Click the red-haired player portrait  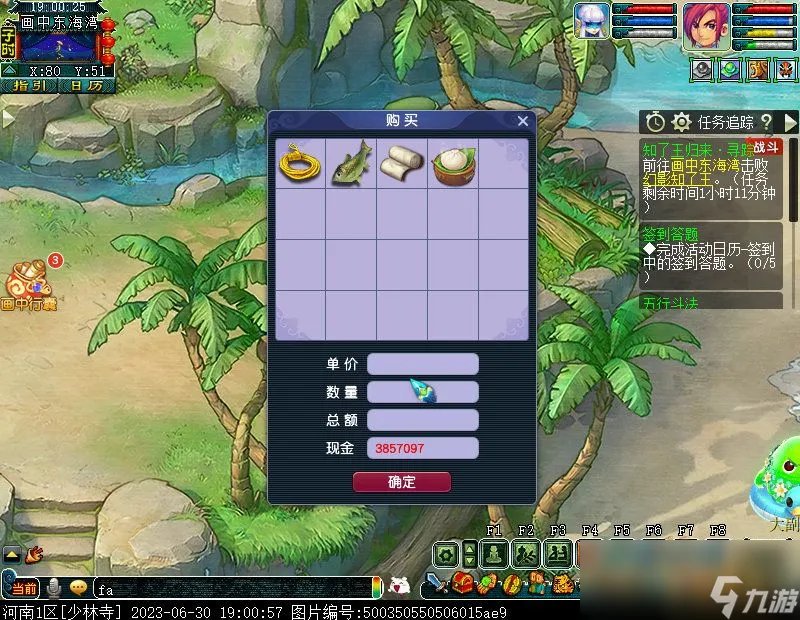pyautogui.click(x=706, y=24)
